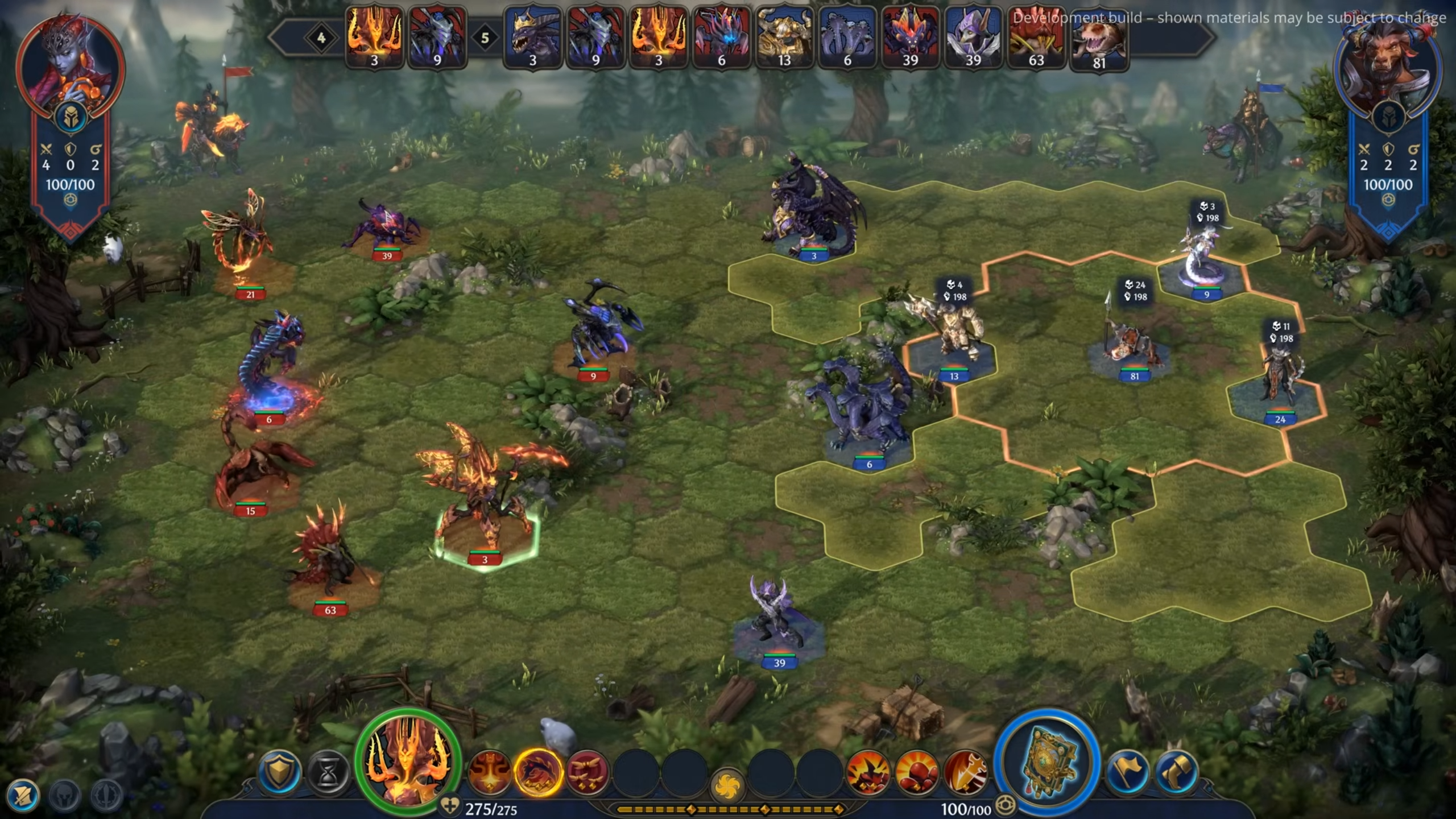Click the greyed-out sword emblem button
Image resolution: width=1456 pixels, height=819 pixels.
tap(107, 795)
